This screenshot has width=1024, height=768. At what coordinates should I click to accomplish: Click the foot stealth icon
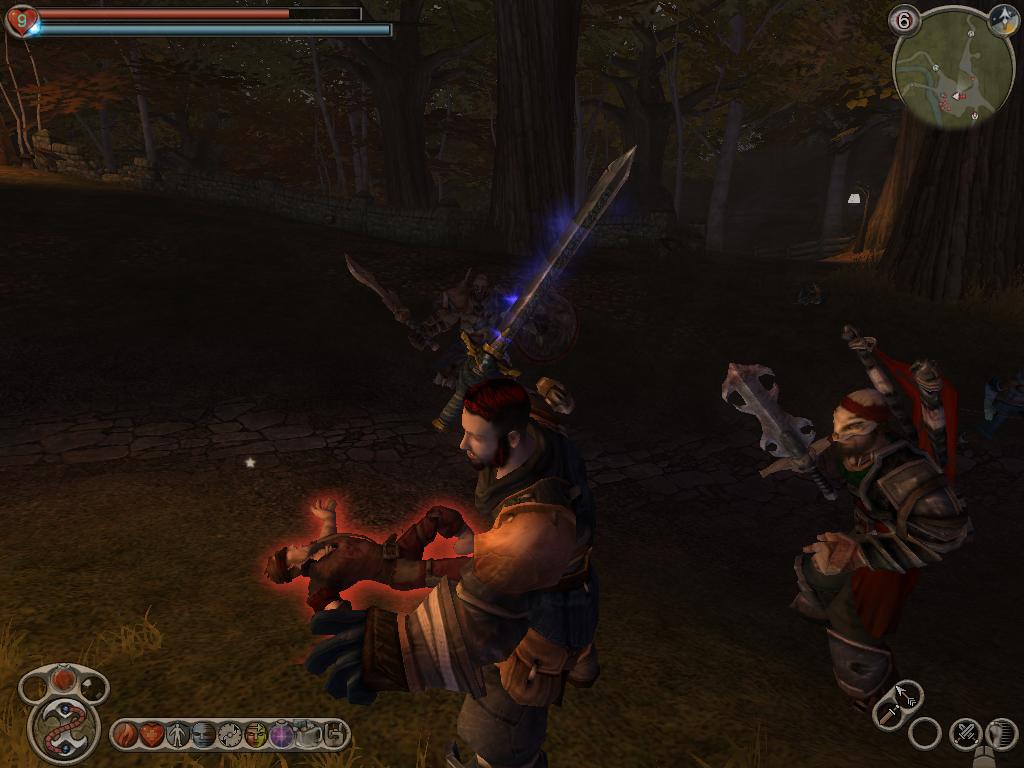click(1000, 734)
